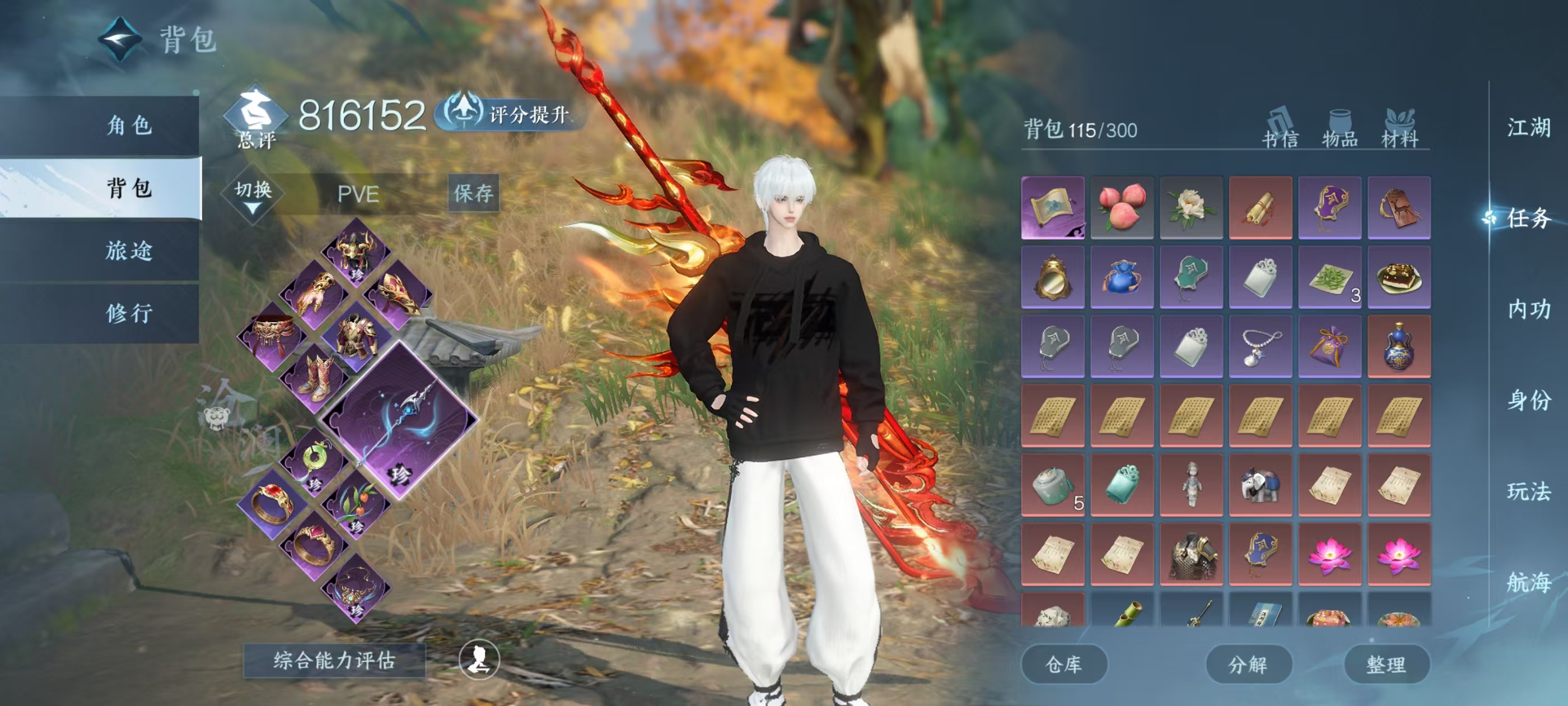
Task: Click the 评分提升 score boost button
Action: pos(510,114)
